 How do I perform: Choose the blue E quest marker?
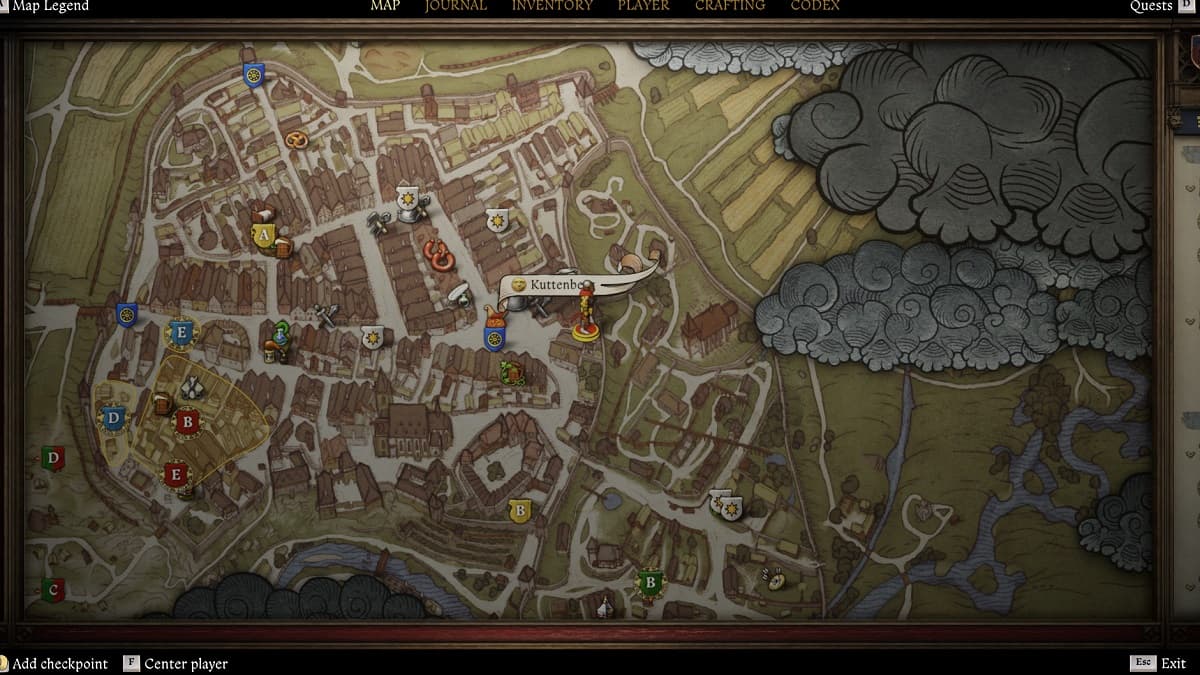coord(181,332)
